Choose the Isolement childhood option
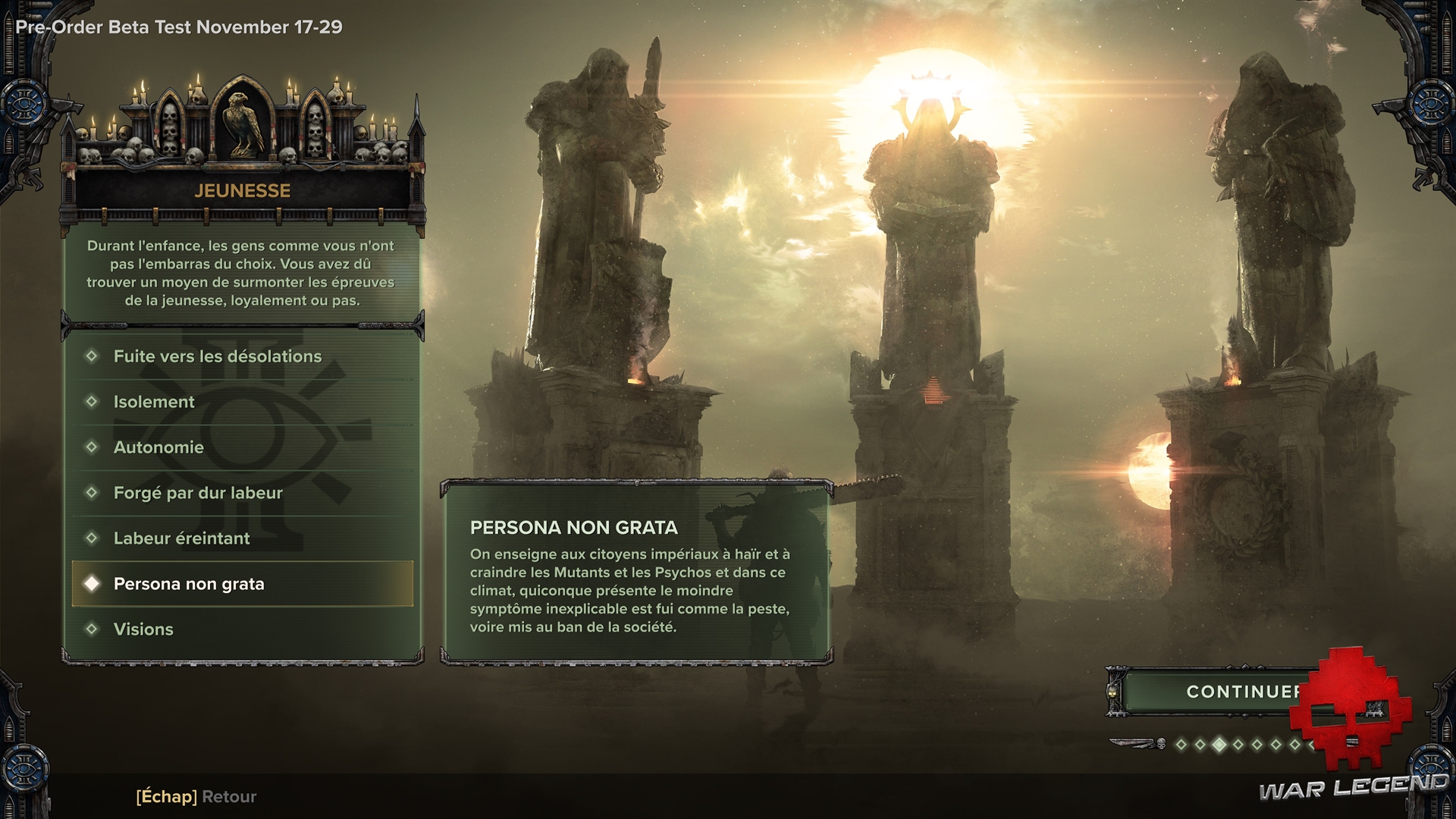Viewport: 1456px width, 819px height. pyautogui.click(x=154, y=402)
